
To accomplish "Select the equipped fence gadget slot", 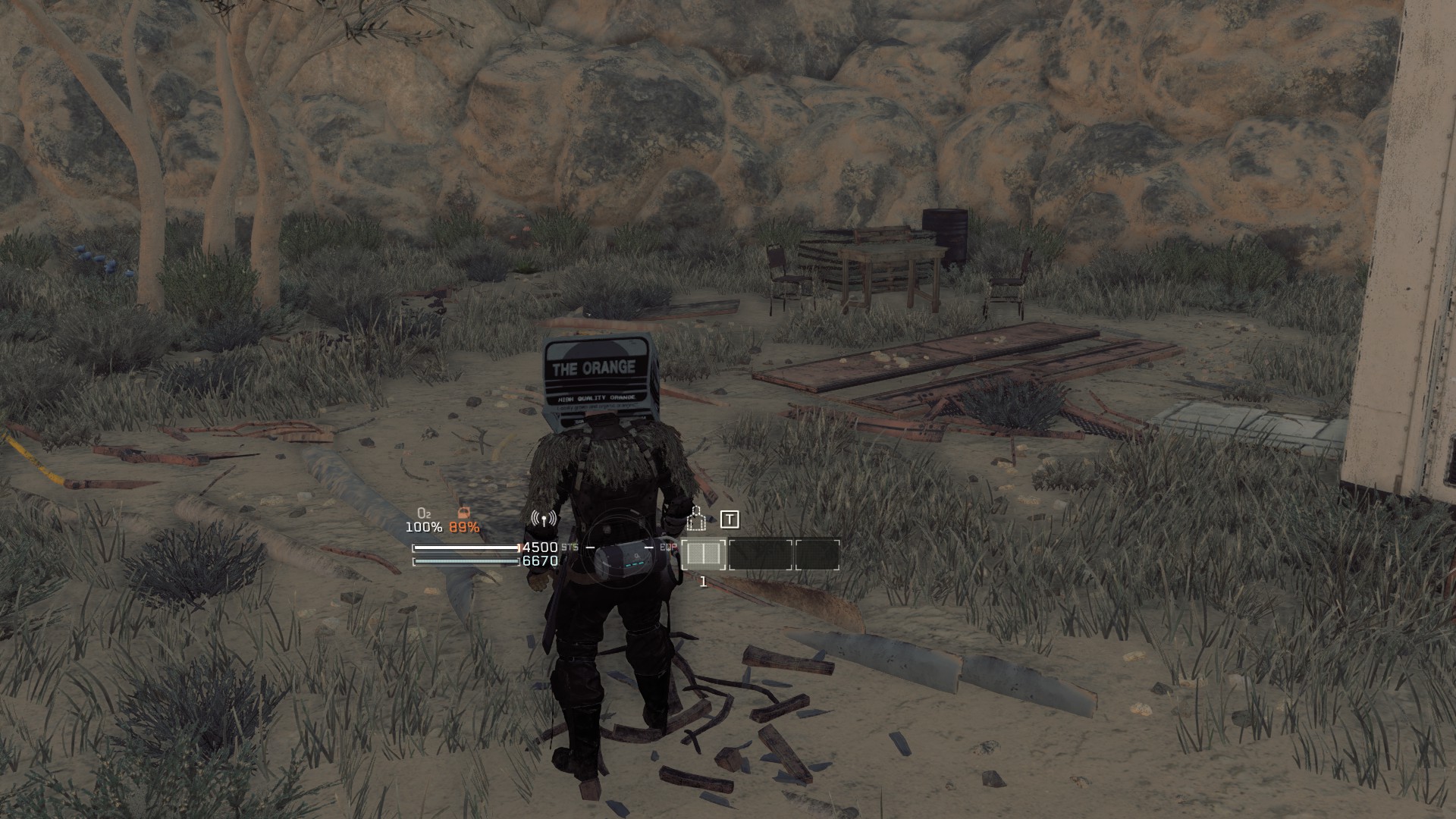I will (703, 554).
